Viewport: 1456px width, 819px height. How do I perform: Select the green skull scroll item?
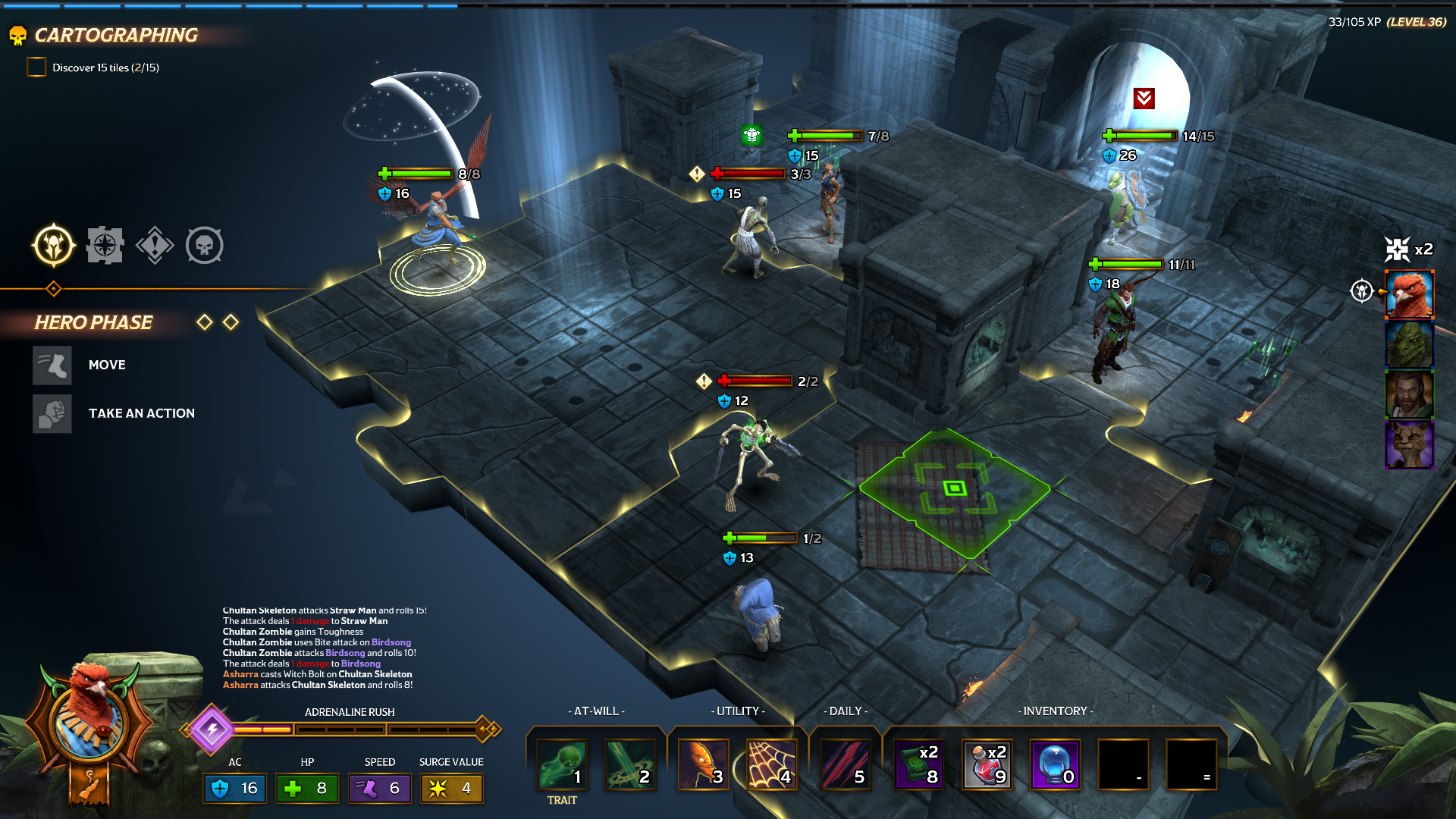pyautogui.click(x=918, y=764)
